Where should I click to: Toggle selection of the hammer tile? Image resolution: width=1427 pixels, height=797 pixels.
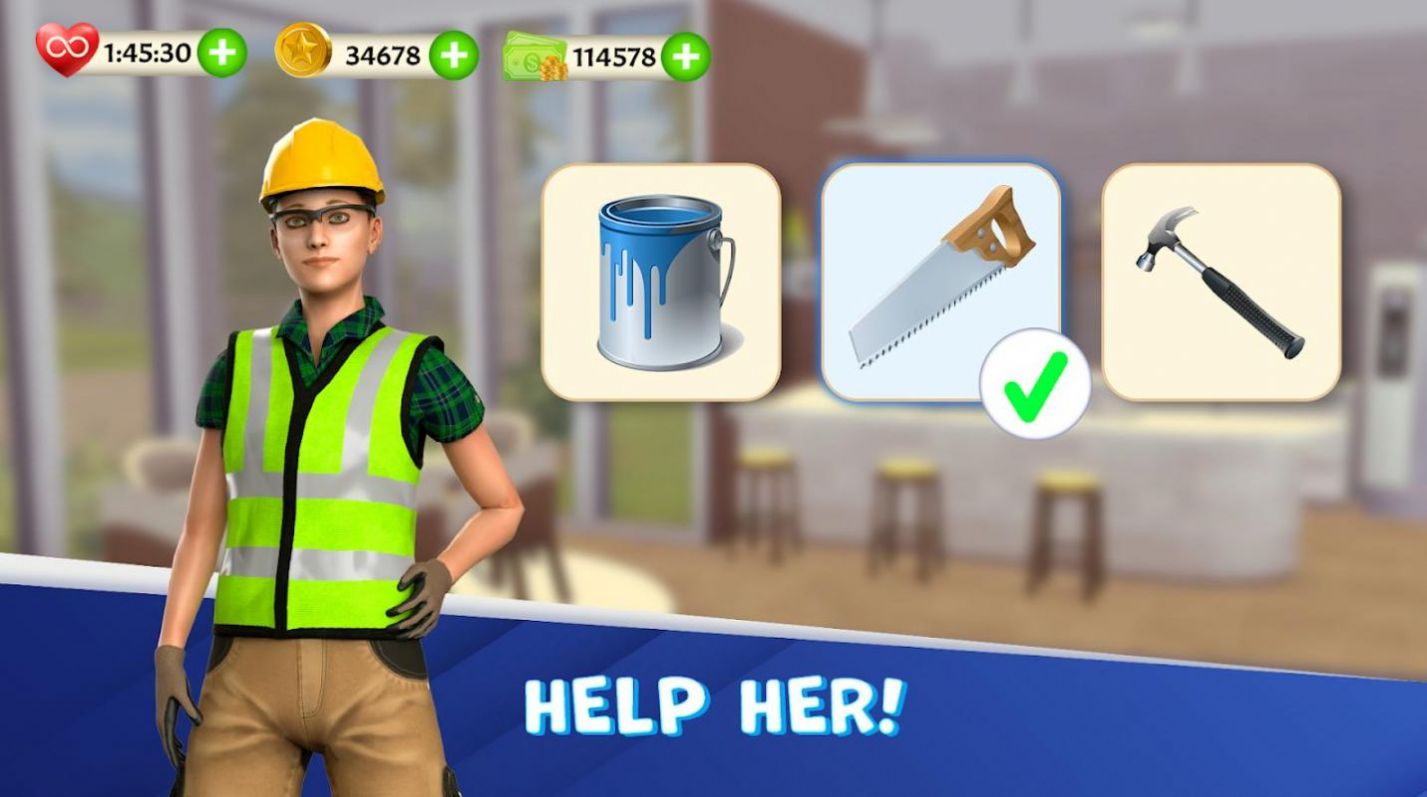pyautogui.click(x=1224, y=280)
